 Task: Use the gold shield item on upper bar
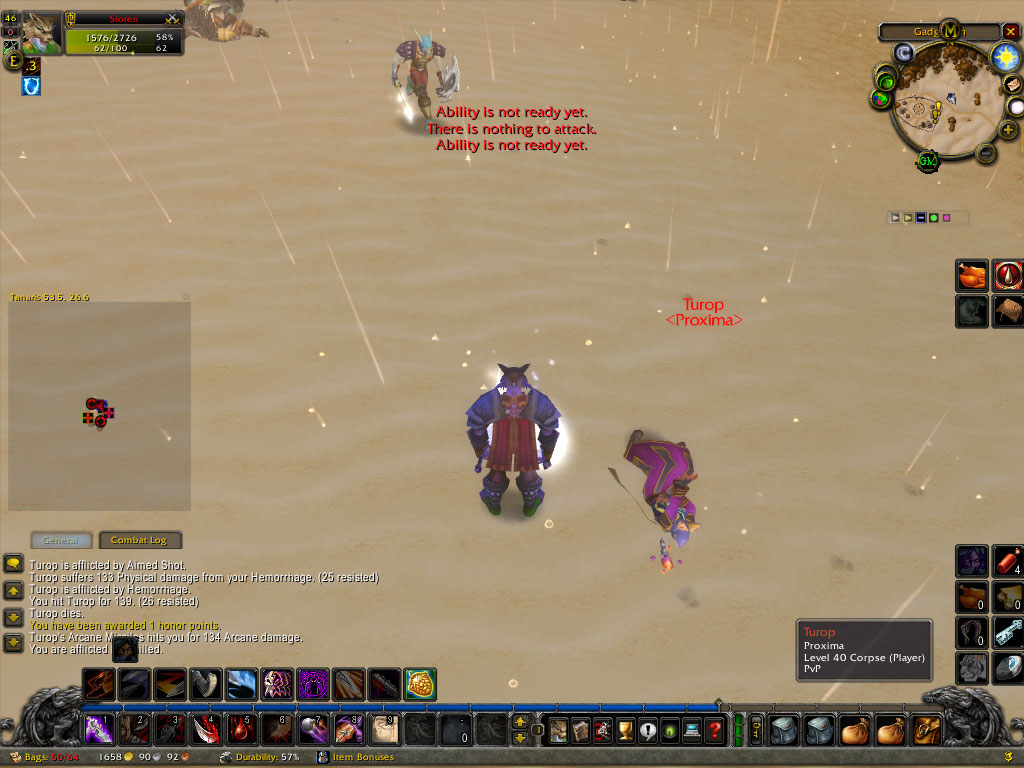pyautogui.click(x=420, y=685)
